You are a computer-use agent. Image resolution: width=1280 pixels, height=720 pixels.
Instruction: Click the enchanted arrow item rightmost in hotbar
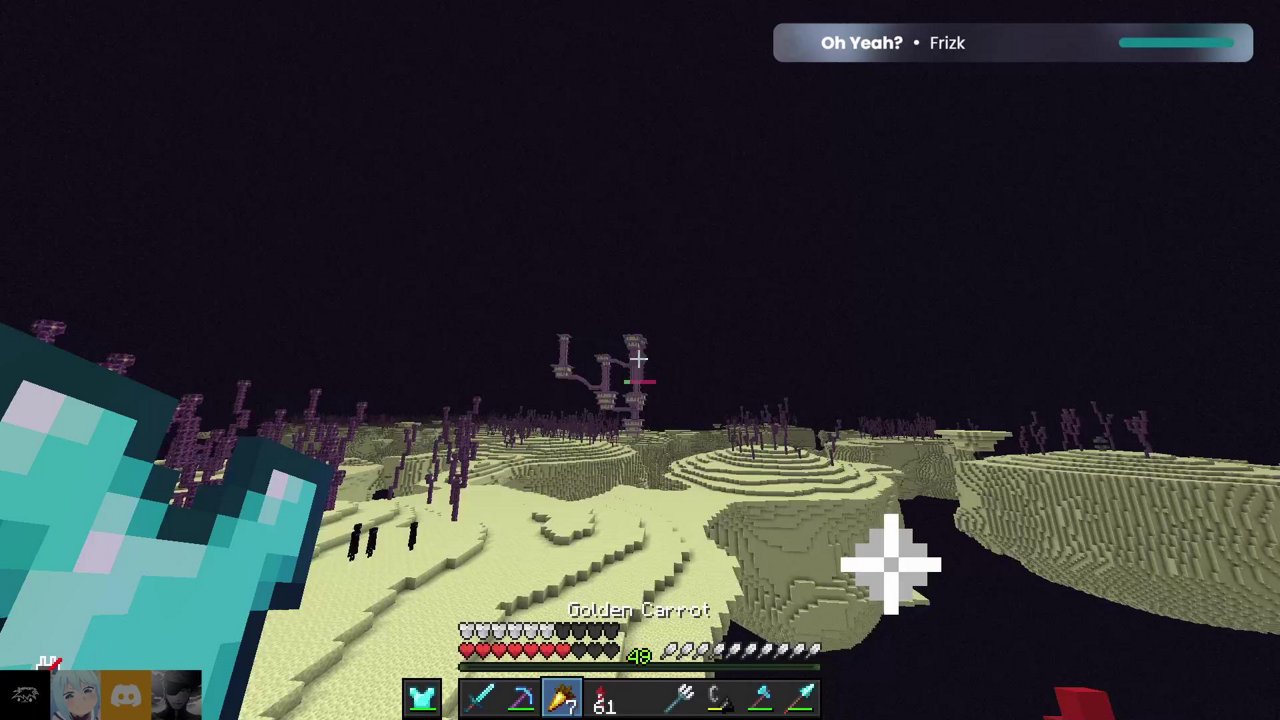800,697
